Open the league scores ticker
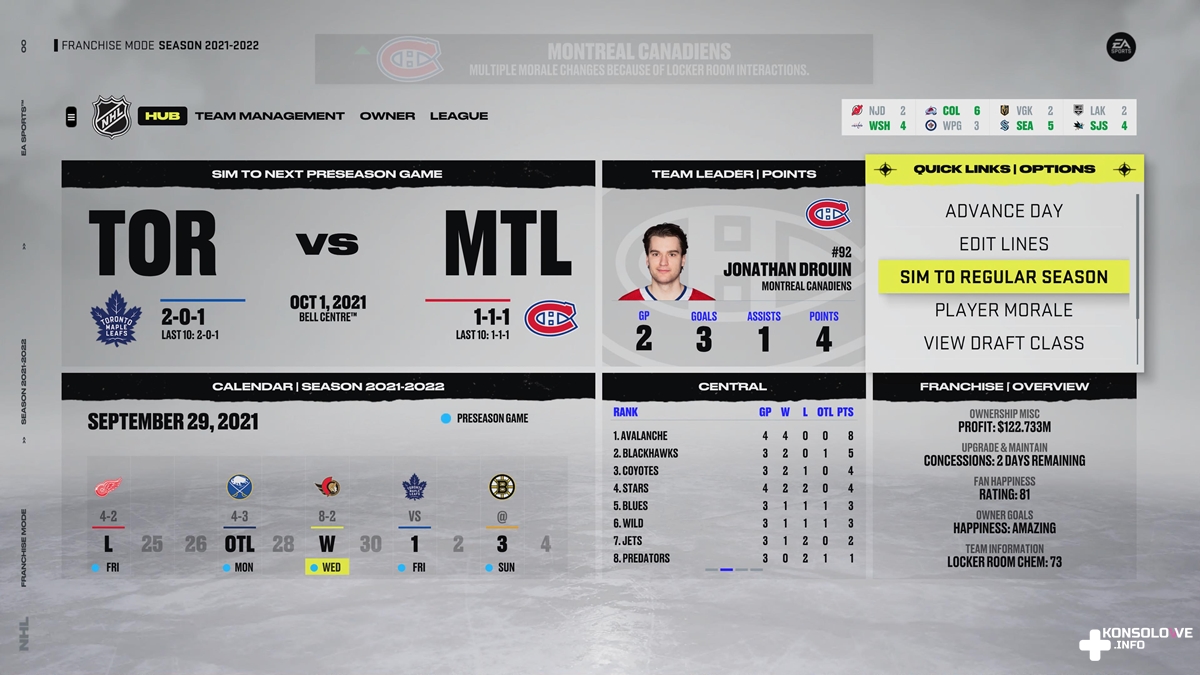 990,118
